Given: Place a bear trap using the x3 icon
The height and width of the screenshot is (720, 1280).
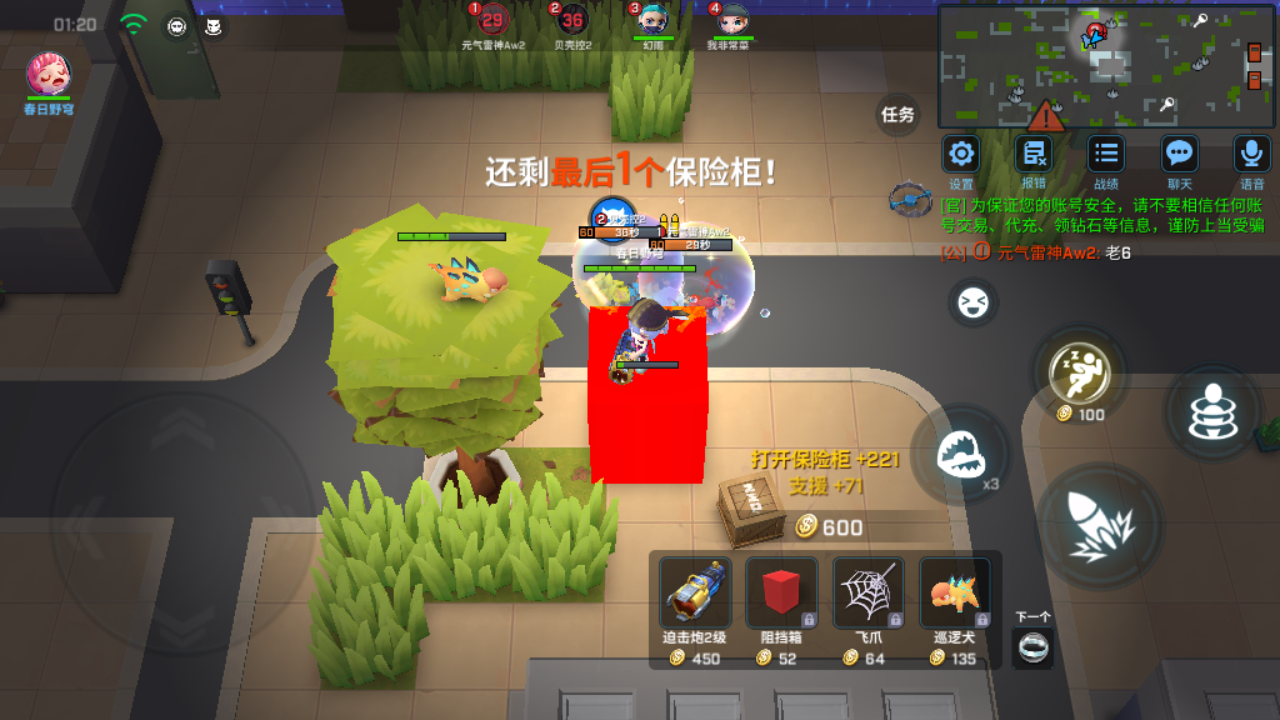Looking at the screenshot, I should pos(963,452).
